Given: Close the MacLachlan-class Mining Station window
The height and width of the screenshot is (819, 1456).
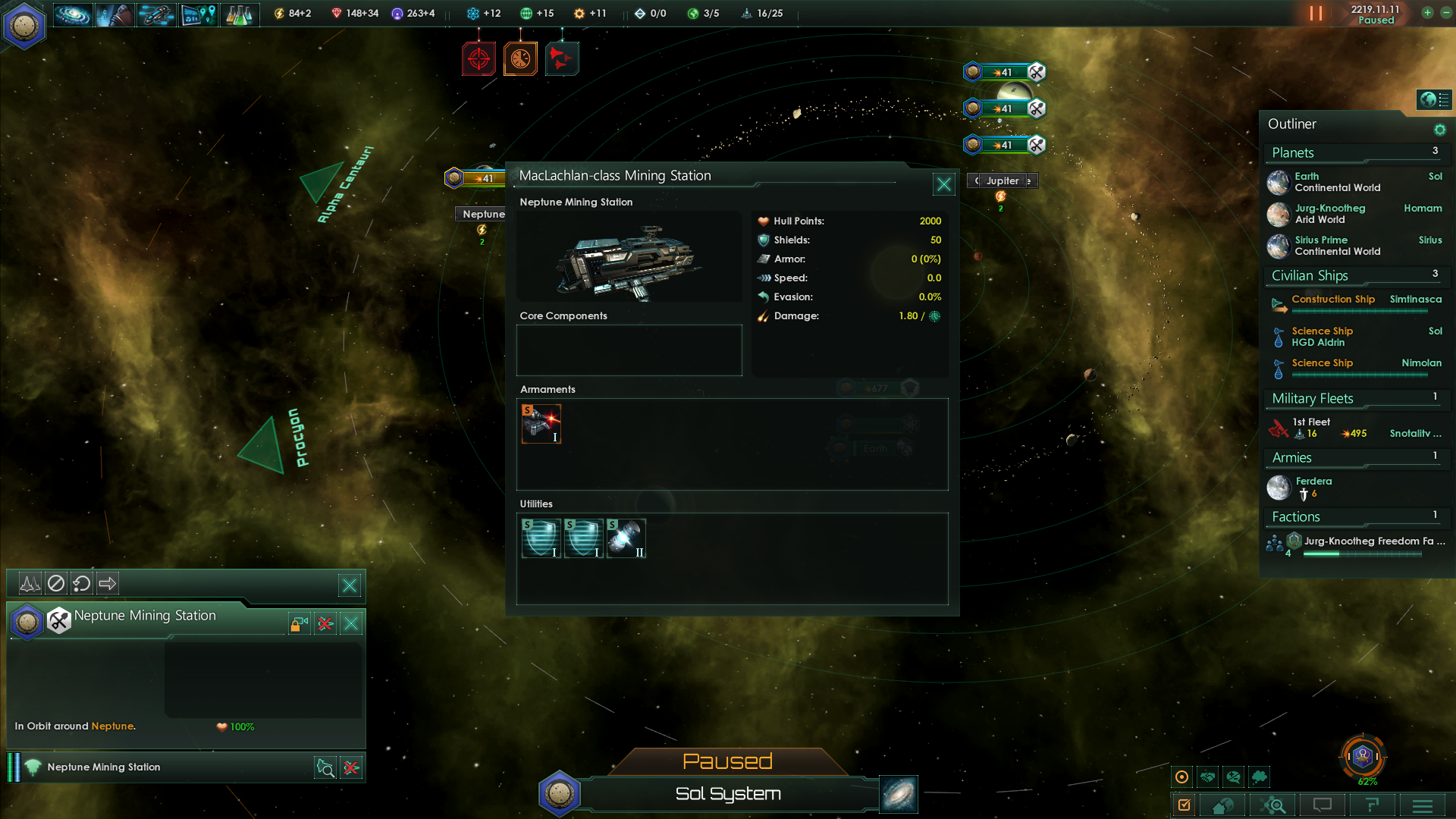Looking at the screenshot, I should pyautogui.click(x=943, y=184).
